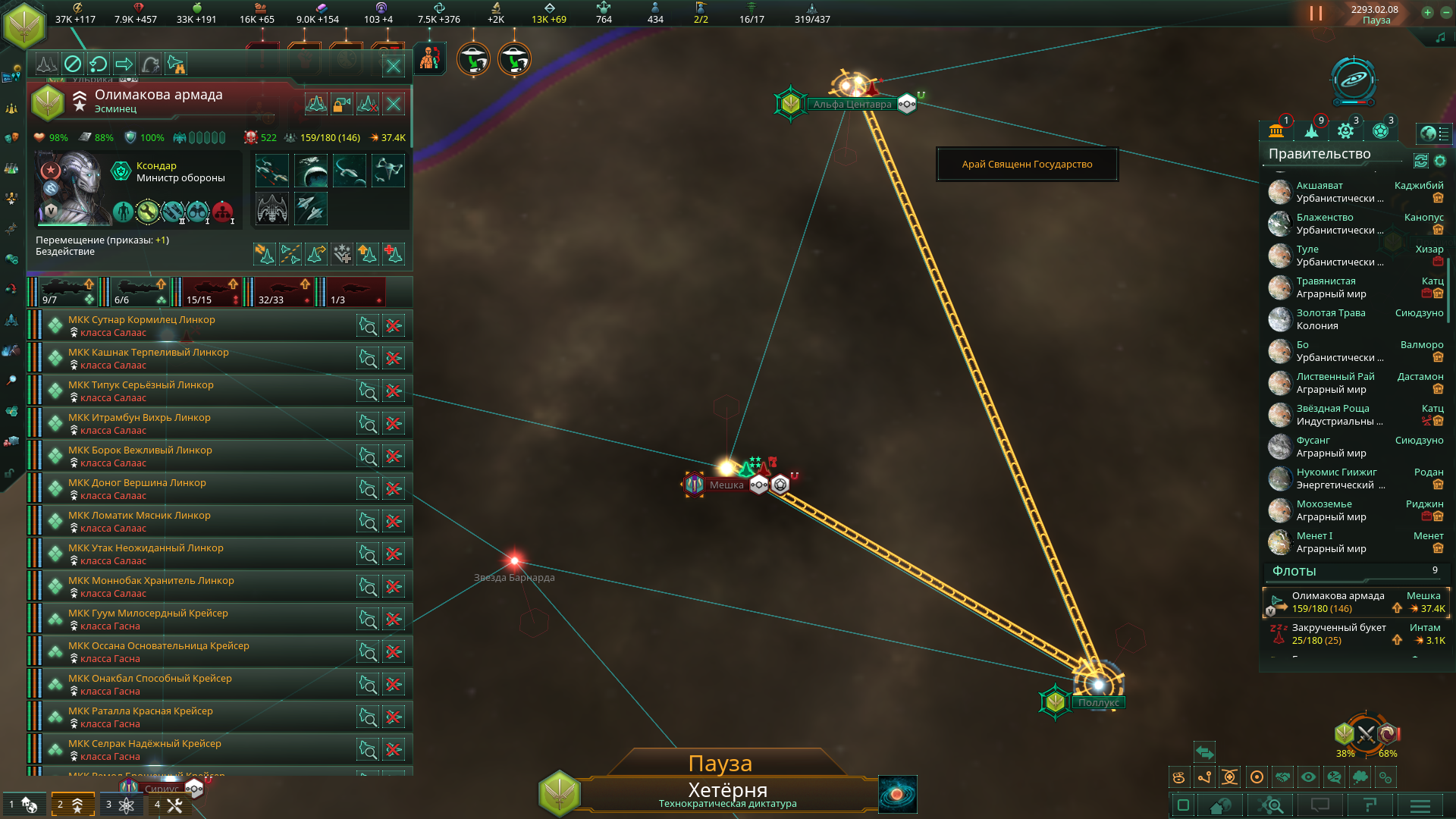Close the fleet panel with the X button
This screenshot has height=819, width=1456.
(x=394, y=66)
